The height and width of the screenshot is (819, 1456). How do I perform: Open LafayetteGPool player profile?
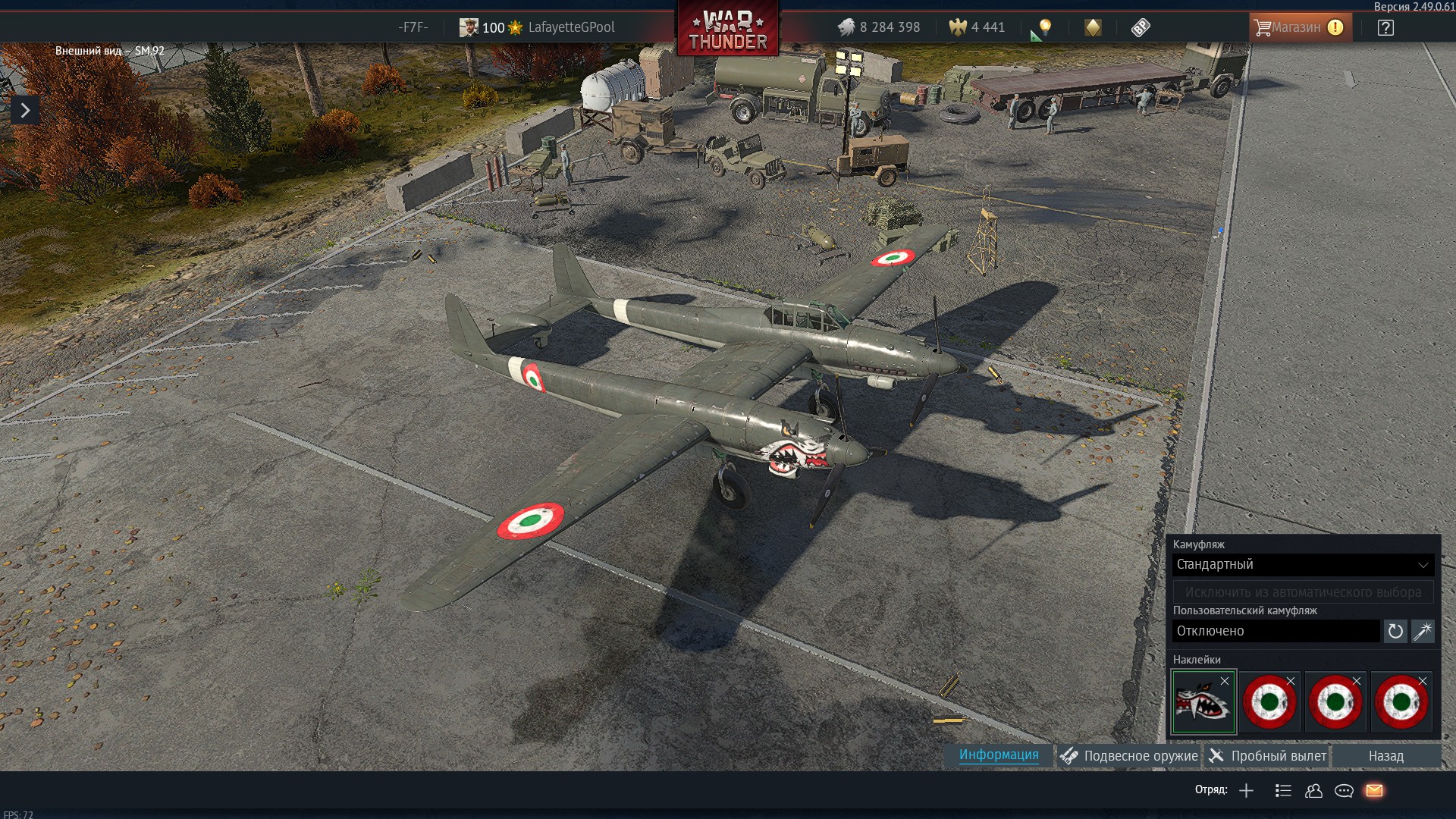(x=570, y=28)
